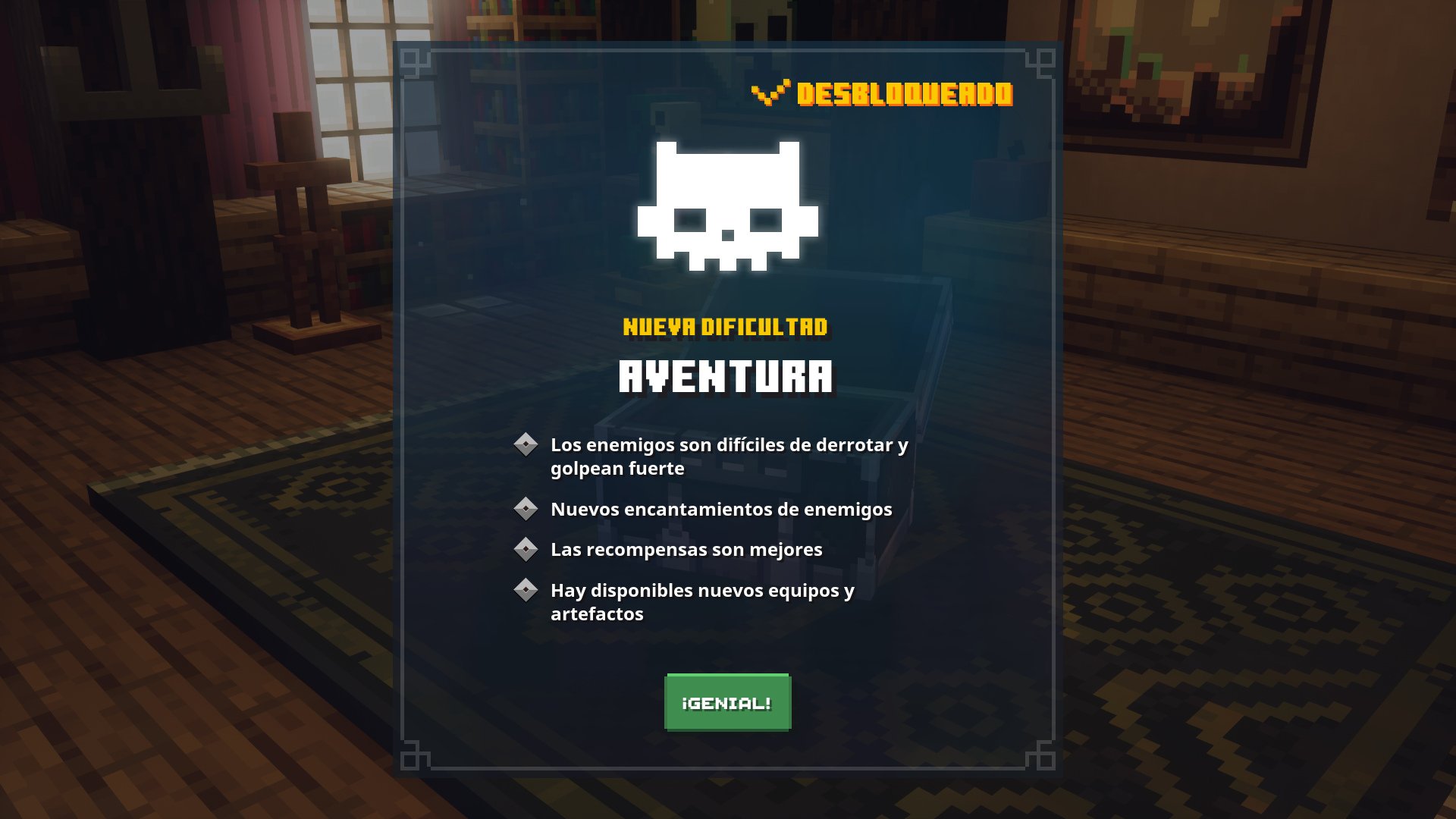Click the white skull difficulty icon
Screen dimensions: 1456x819
[726, 205]
